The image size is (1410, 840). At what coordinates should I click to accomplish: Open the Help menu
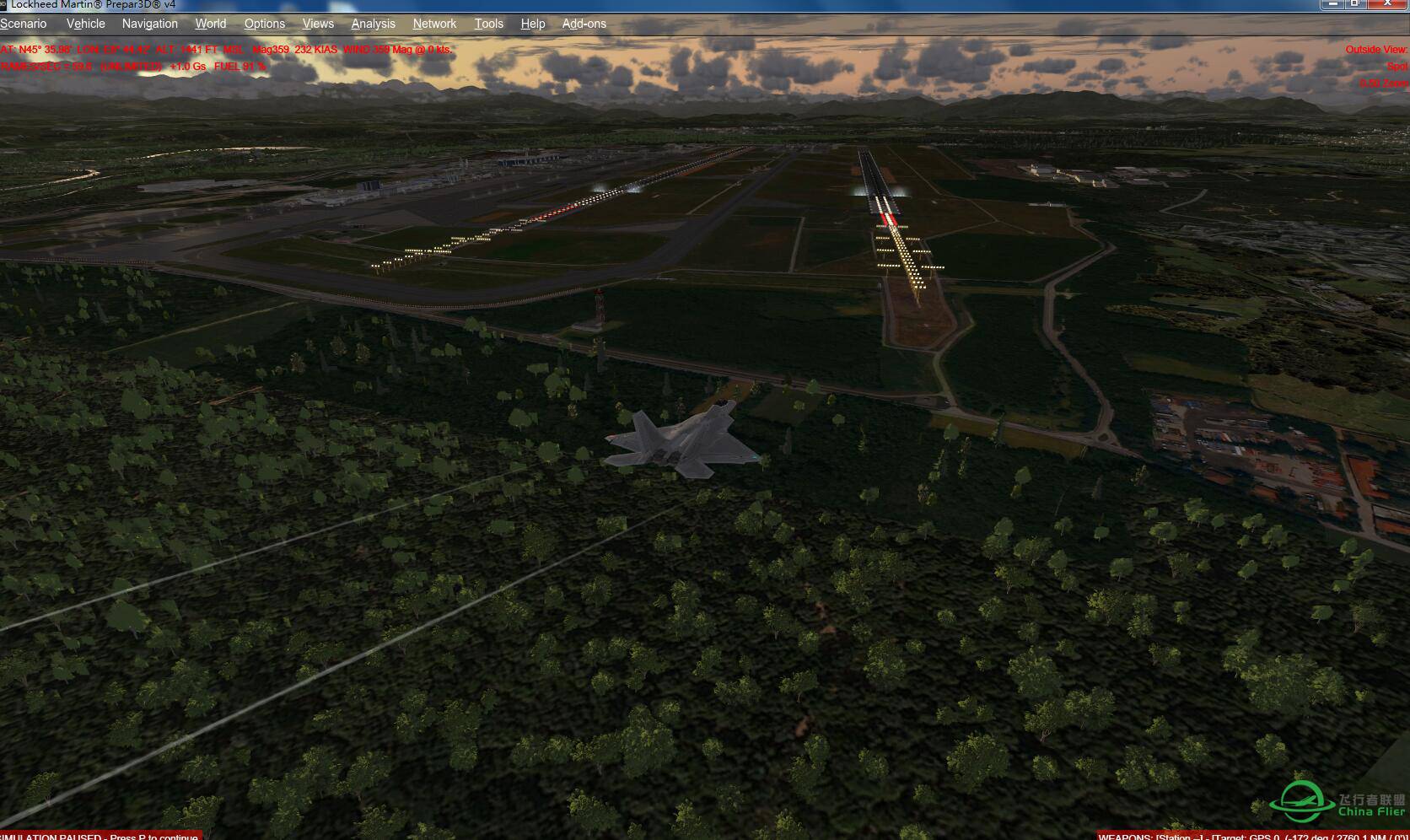pos(533,24)
